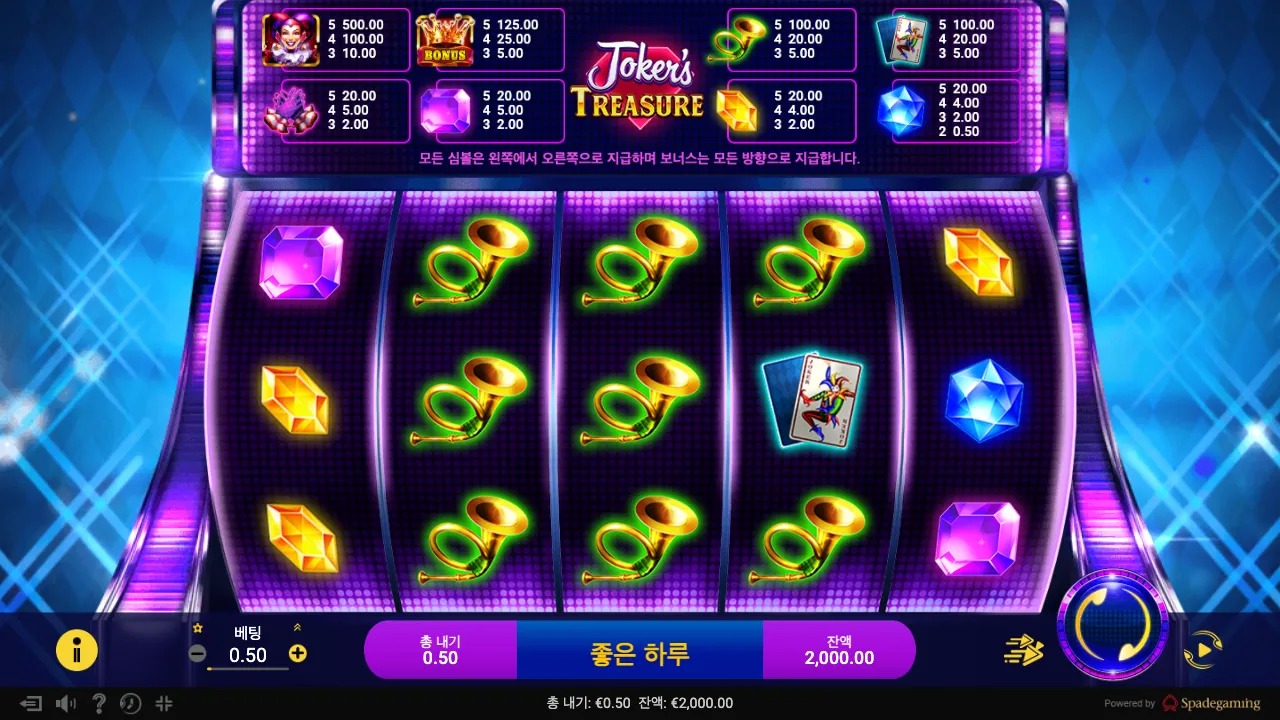Click the exit game icon
This screenshot has height=720, width=1280.
[33, 704]
